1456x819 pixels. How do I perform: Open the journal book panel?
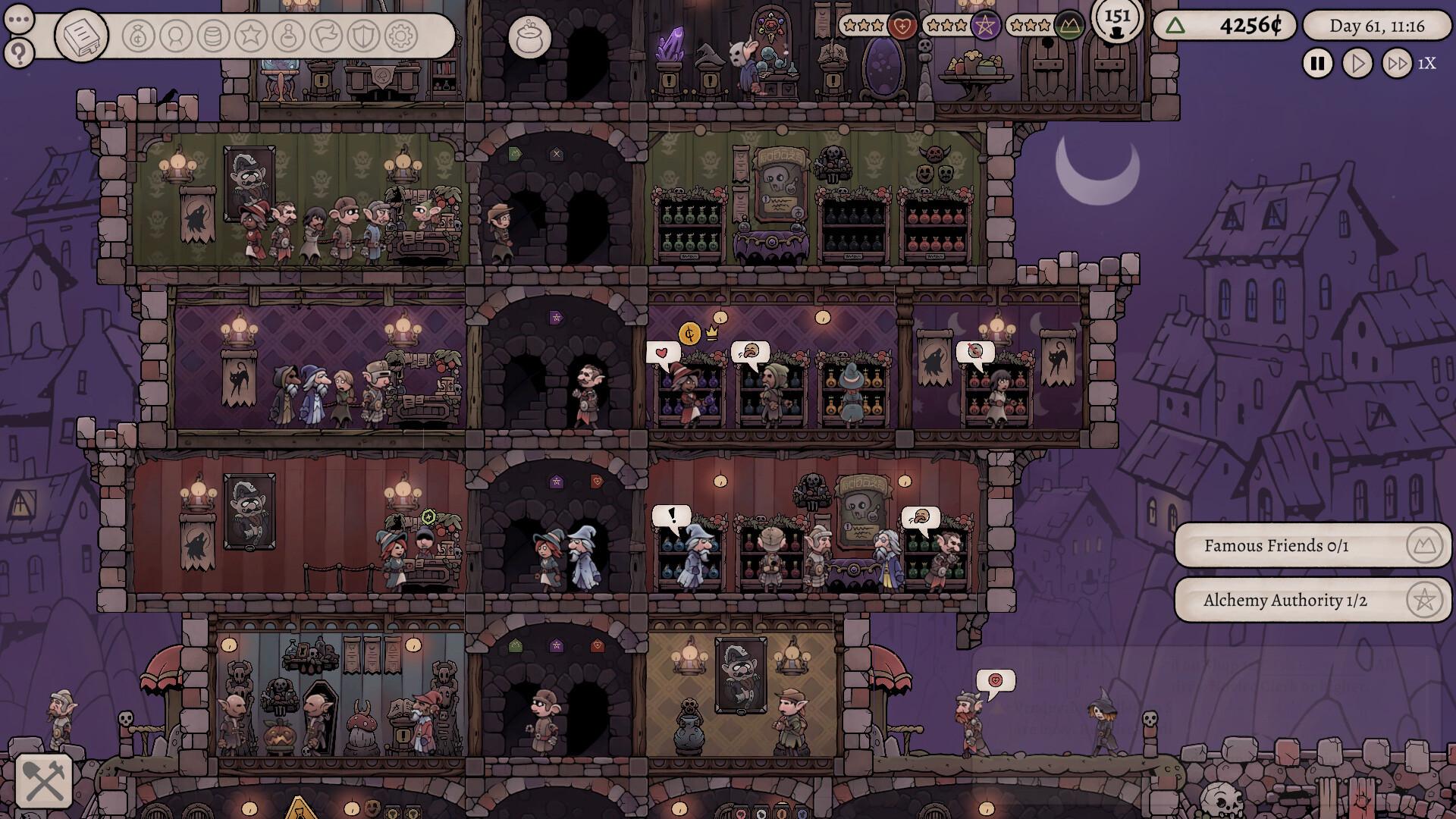81,36
